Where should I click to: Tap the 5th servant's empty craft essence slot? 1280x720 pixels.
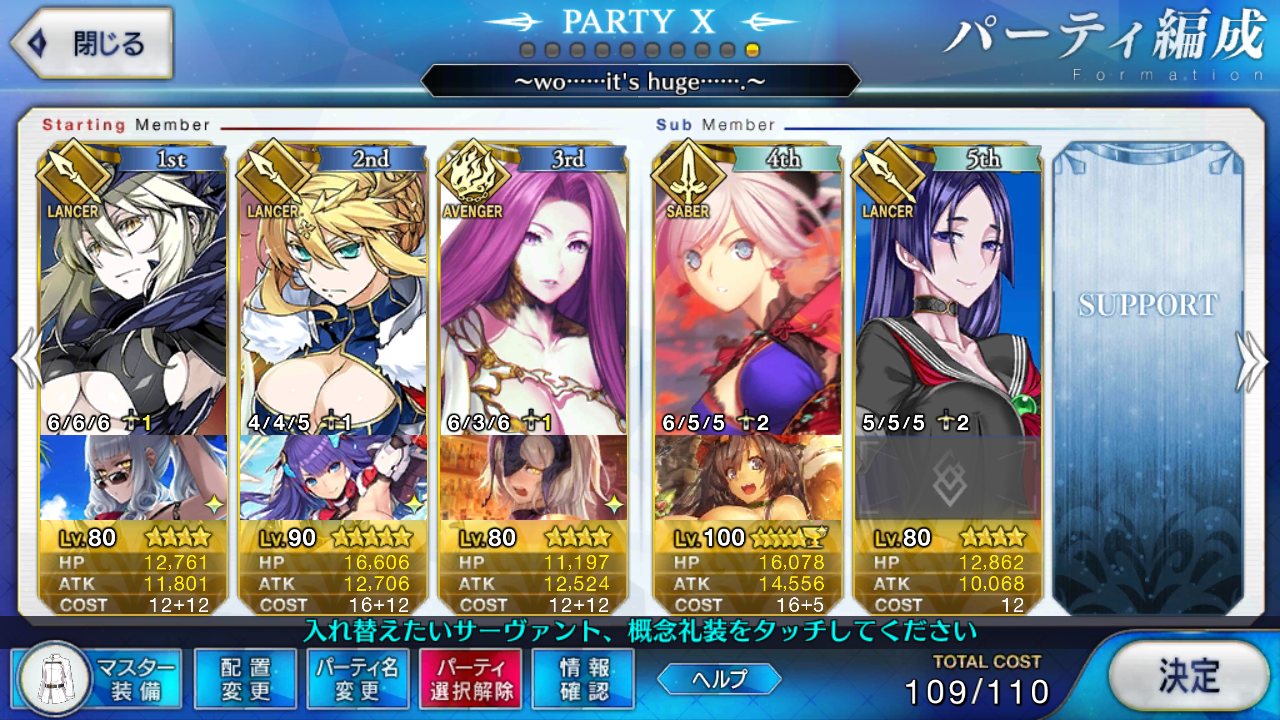coord(947,478)
